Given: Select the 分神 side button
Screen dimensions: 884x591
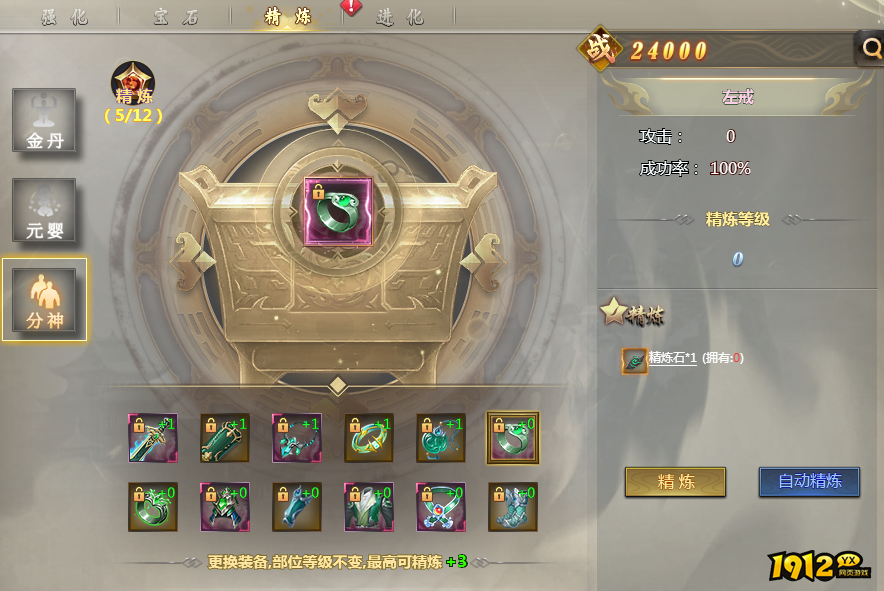Looking at the screenshot, I should pyautogui.click(x=44, y=300).
